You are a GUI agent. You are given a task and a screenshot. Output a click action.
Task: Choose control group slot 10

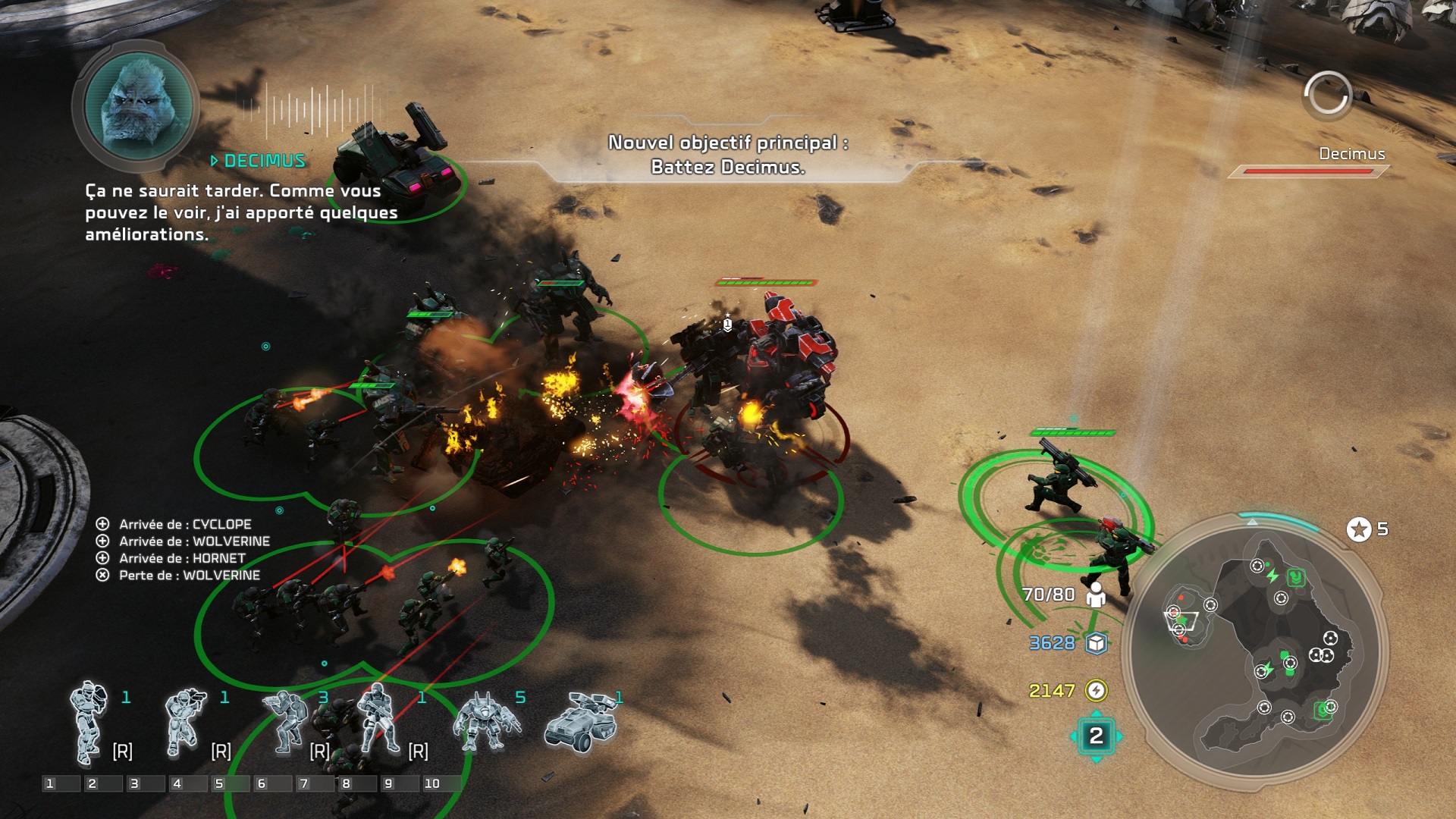pos(441,783)
